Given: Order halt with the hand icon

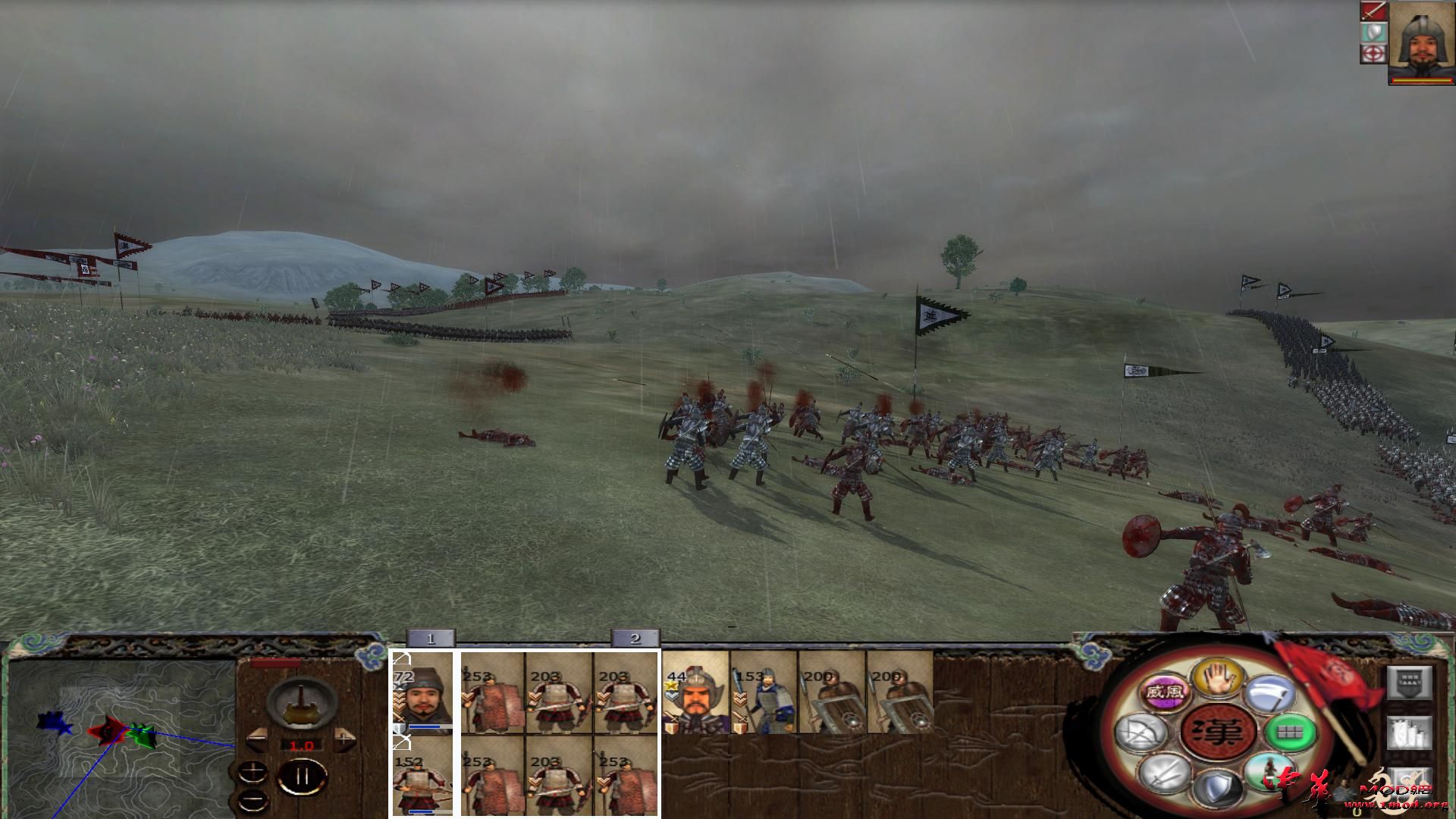Looking at the screenshot, I should [x=1219, y=679].
